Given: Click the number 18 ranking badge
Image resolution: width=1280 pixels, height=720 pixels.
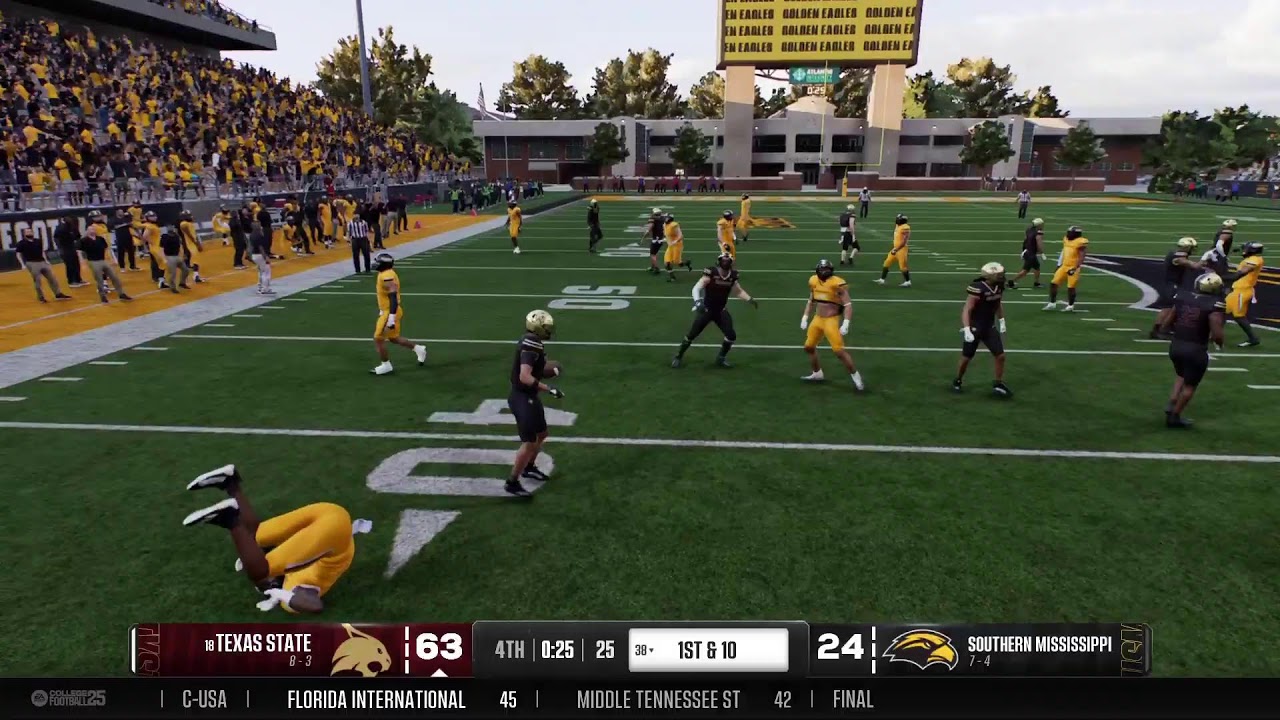Looking at the screenshot, I should coord(208,644).
